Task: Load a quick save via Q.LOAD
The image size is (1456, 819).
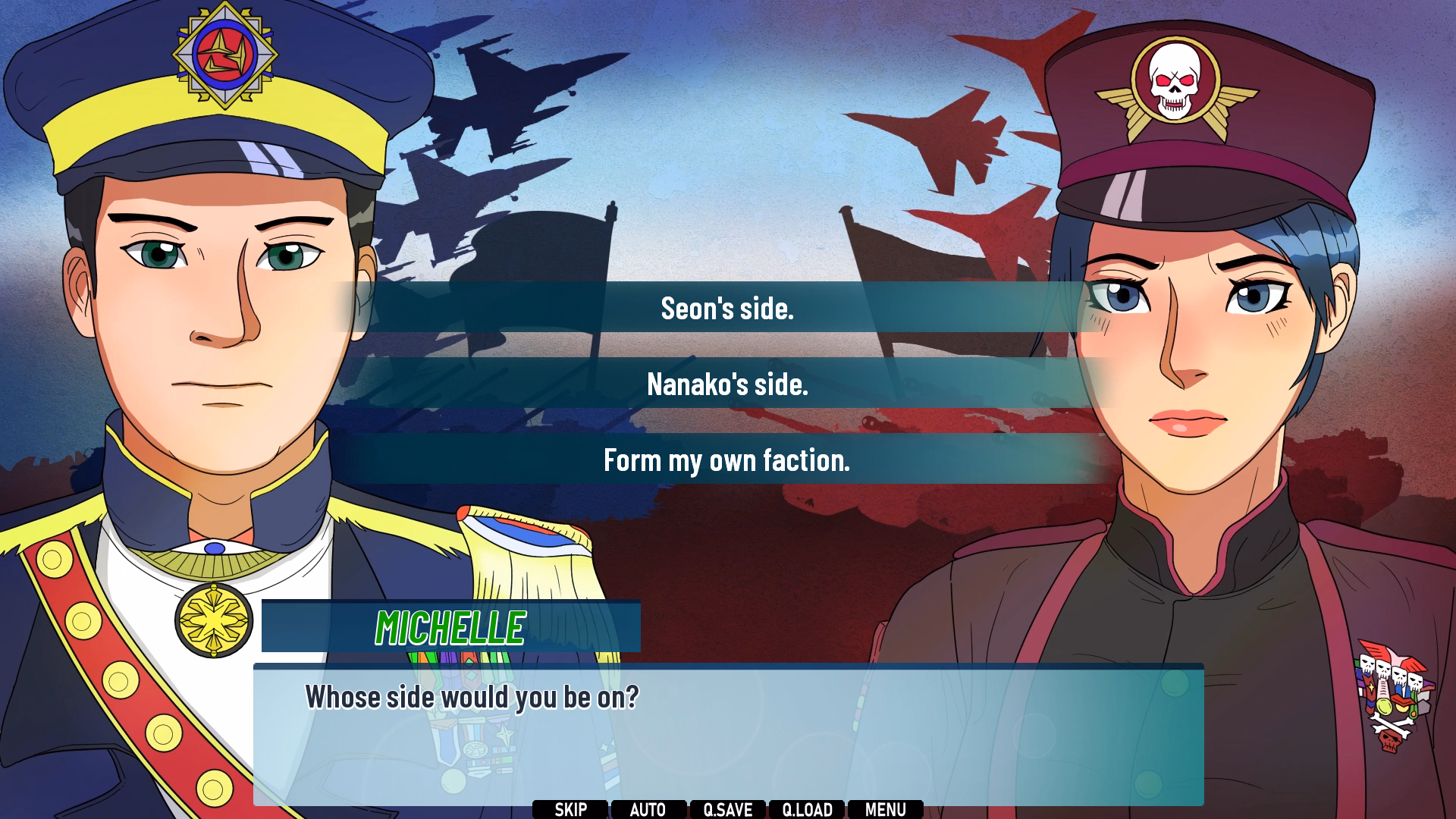Action: 807,809
